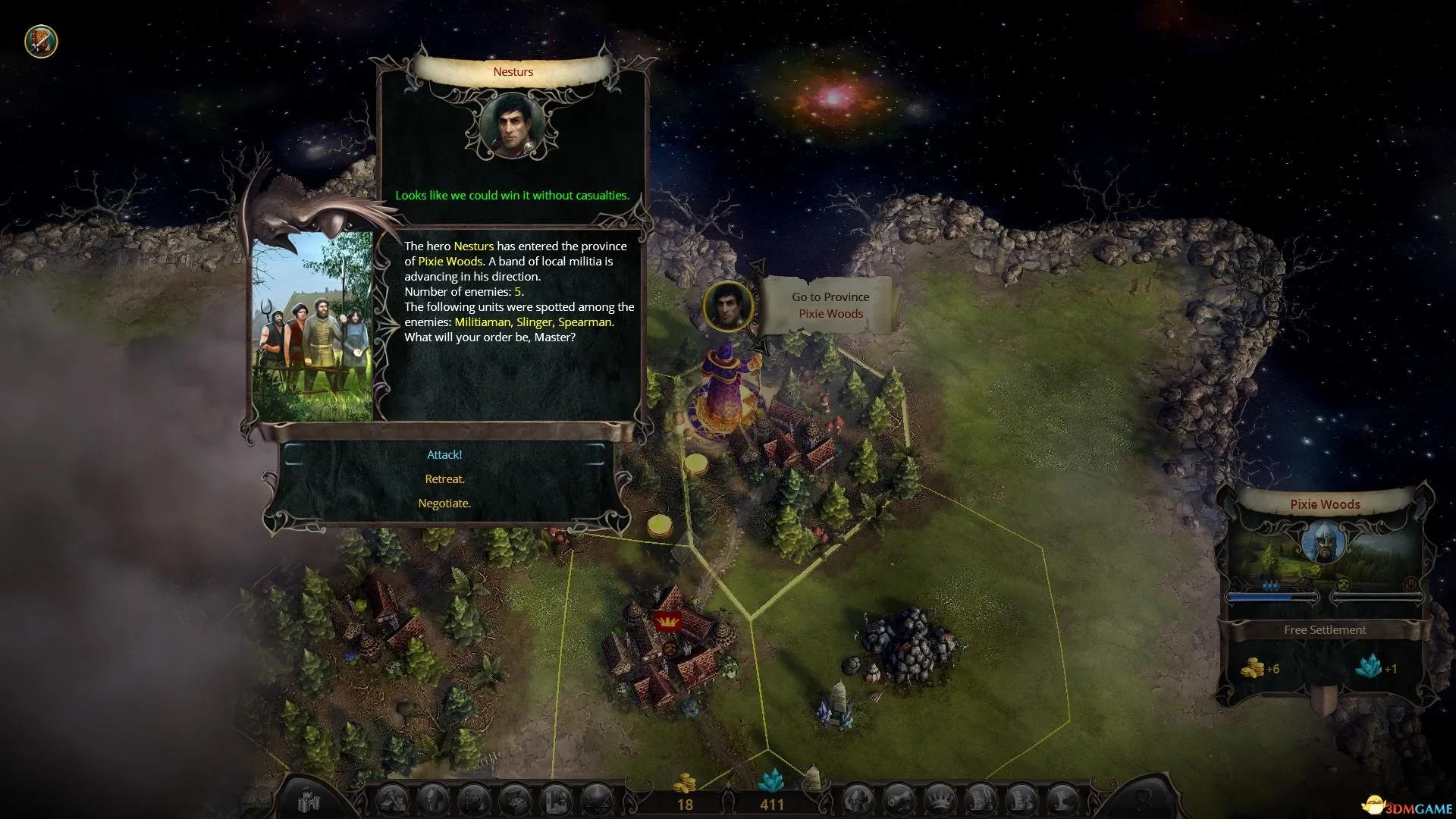
Task: Click the hourglass end turn button
Action: click(1144, 800)
